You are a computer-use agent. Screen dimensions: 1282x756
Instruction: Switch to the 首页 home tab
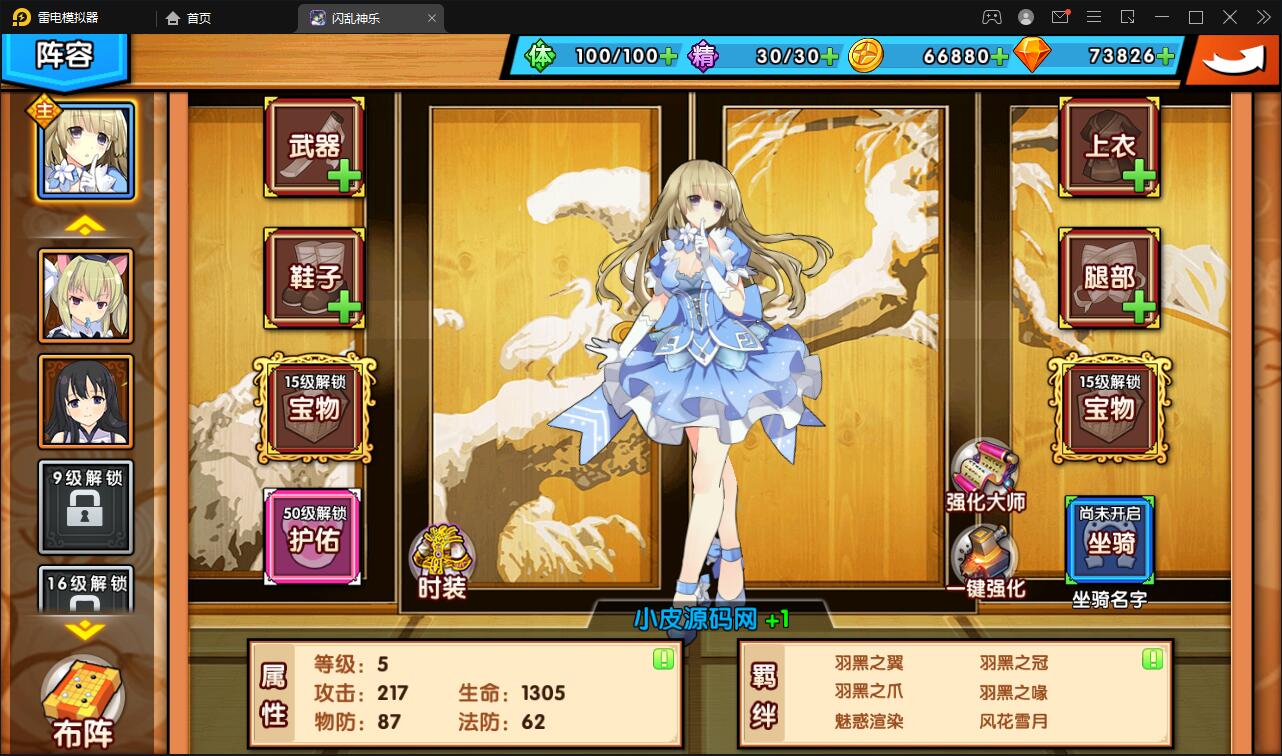(x=189, y=17)
